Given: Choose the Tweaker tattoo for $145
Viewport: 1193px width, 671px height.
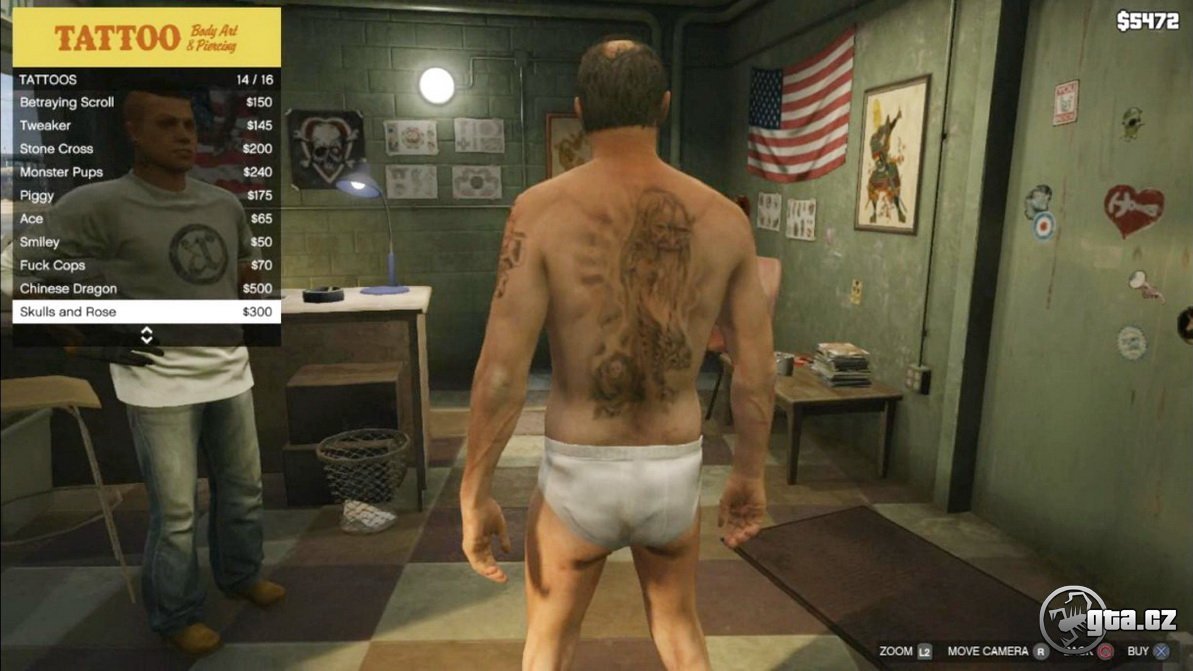Looking at the screenshot, I should 146,125.
